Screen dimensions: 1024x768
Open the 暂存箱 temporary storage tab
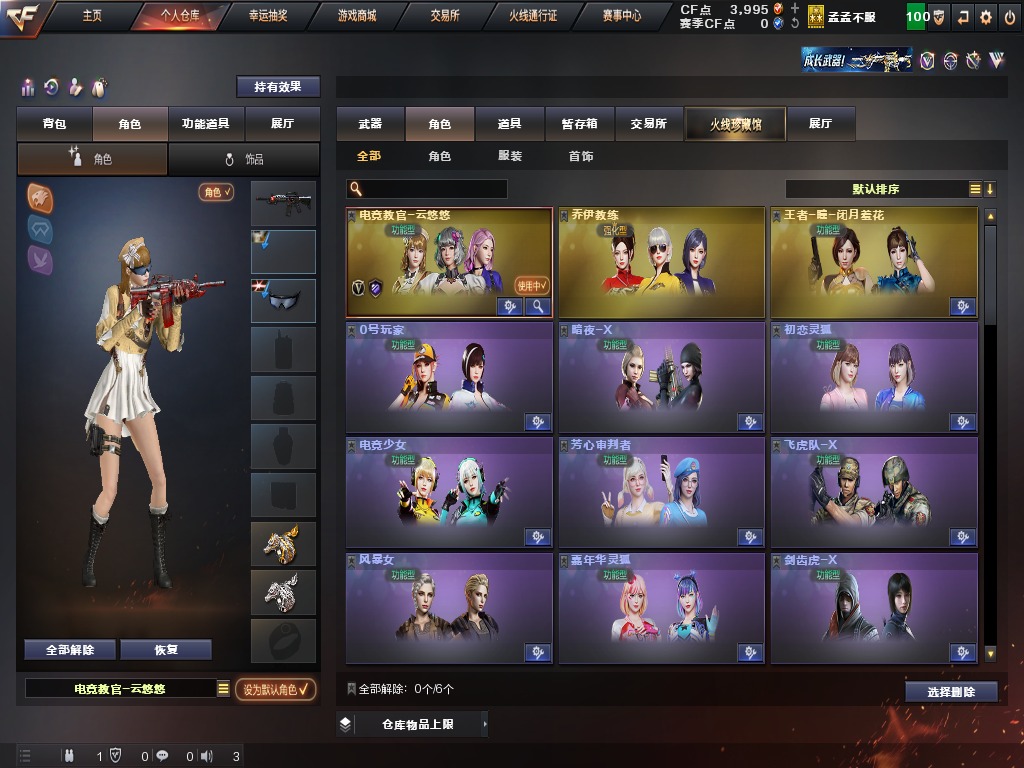[x=579, y=124]
